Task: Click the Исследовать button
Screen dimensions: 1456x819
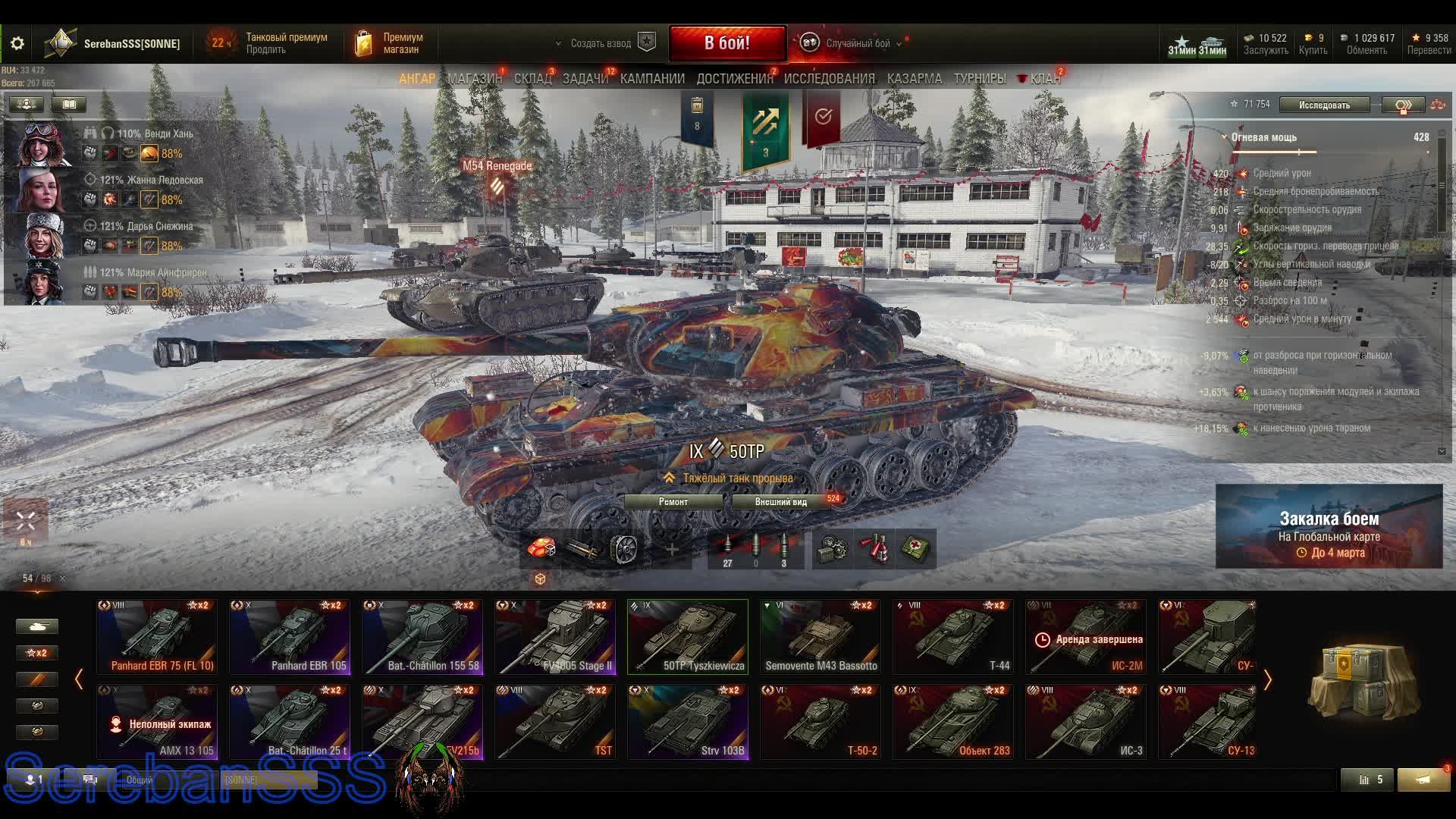Action: click(1324, 105)
